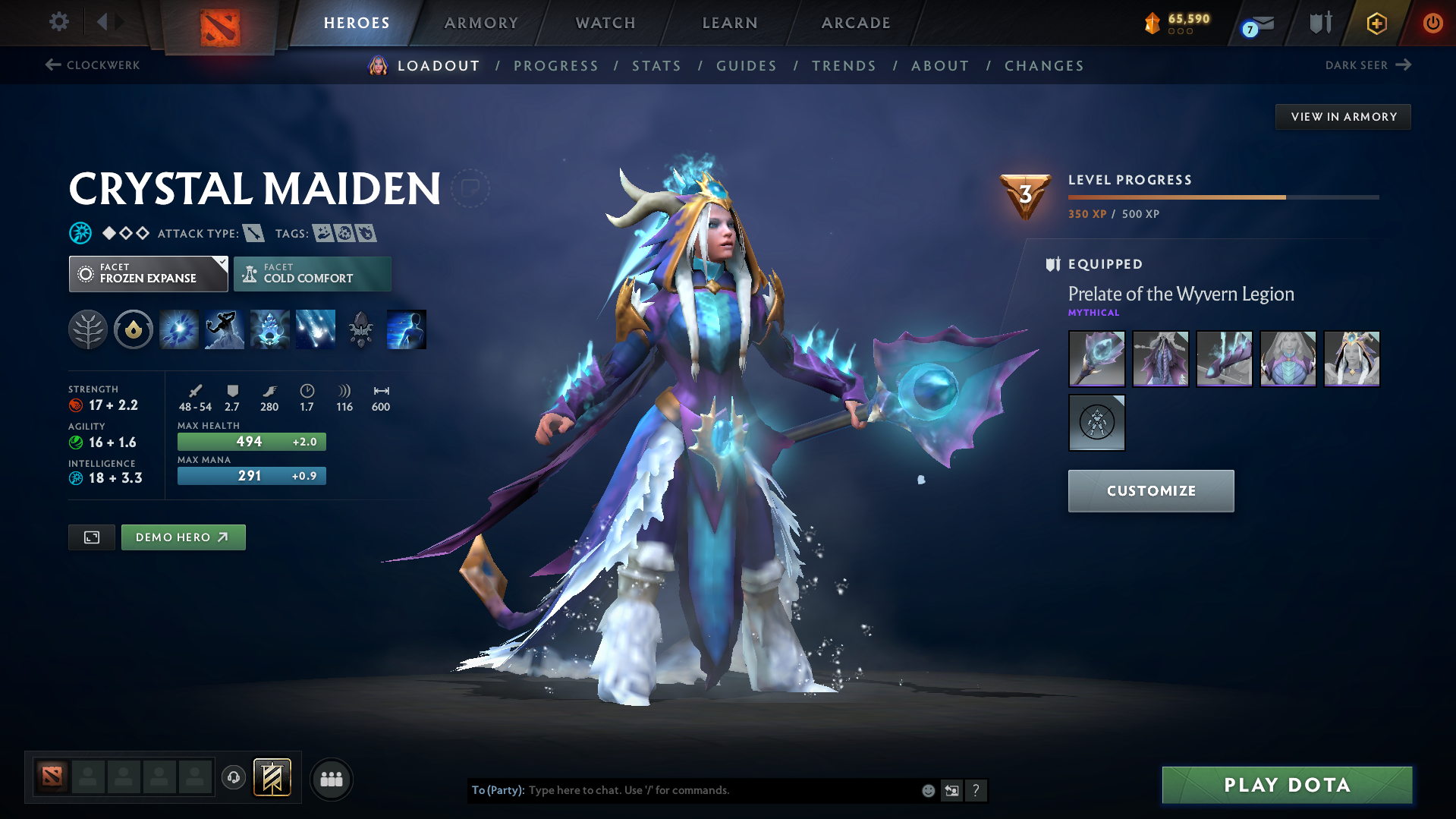Click the weapon thumbnail of Prelate set
The image size is (1456, 819).
(x=1096, y=358)
